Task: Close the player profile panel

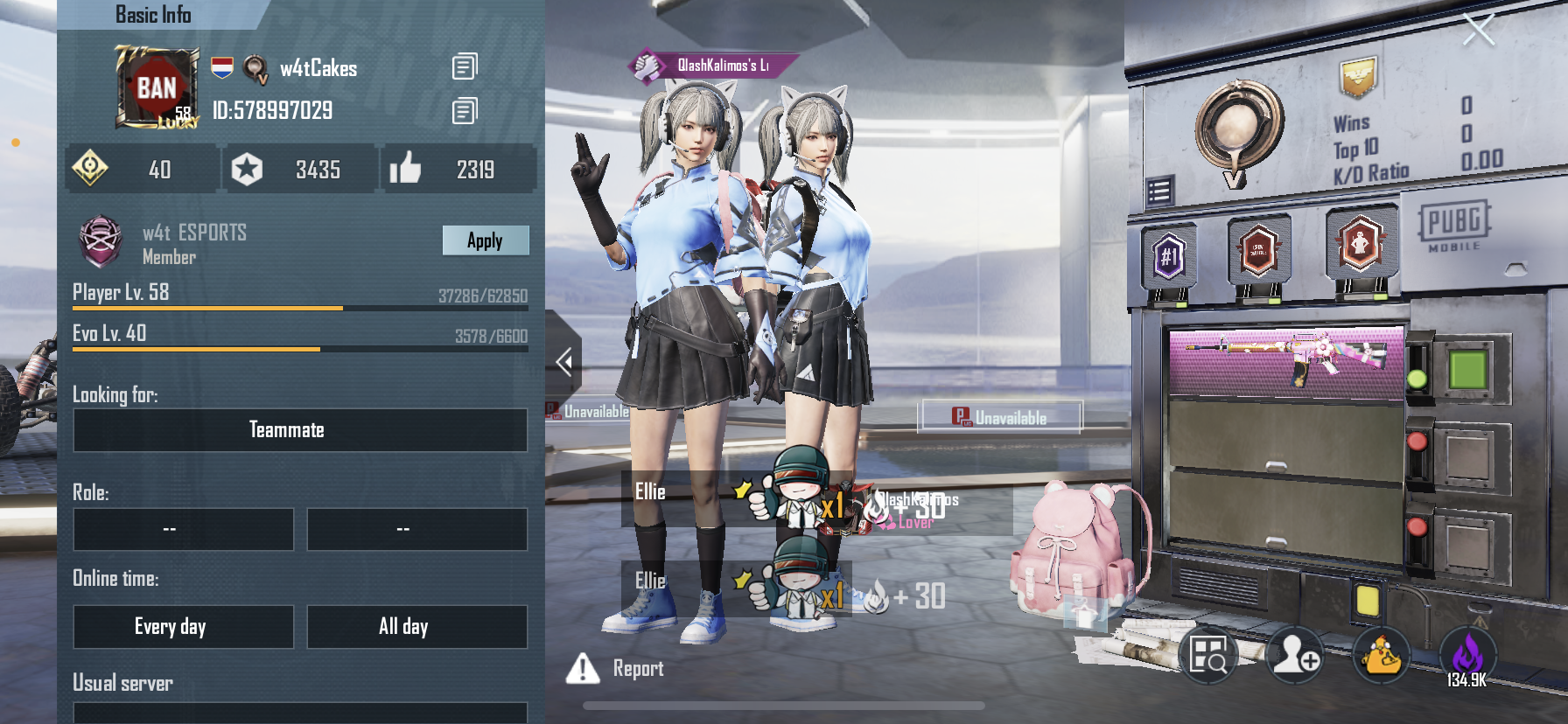Action: [1479, 30]
